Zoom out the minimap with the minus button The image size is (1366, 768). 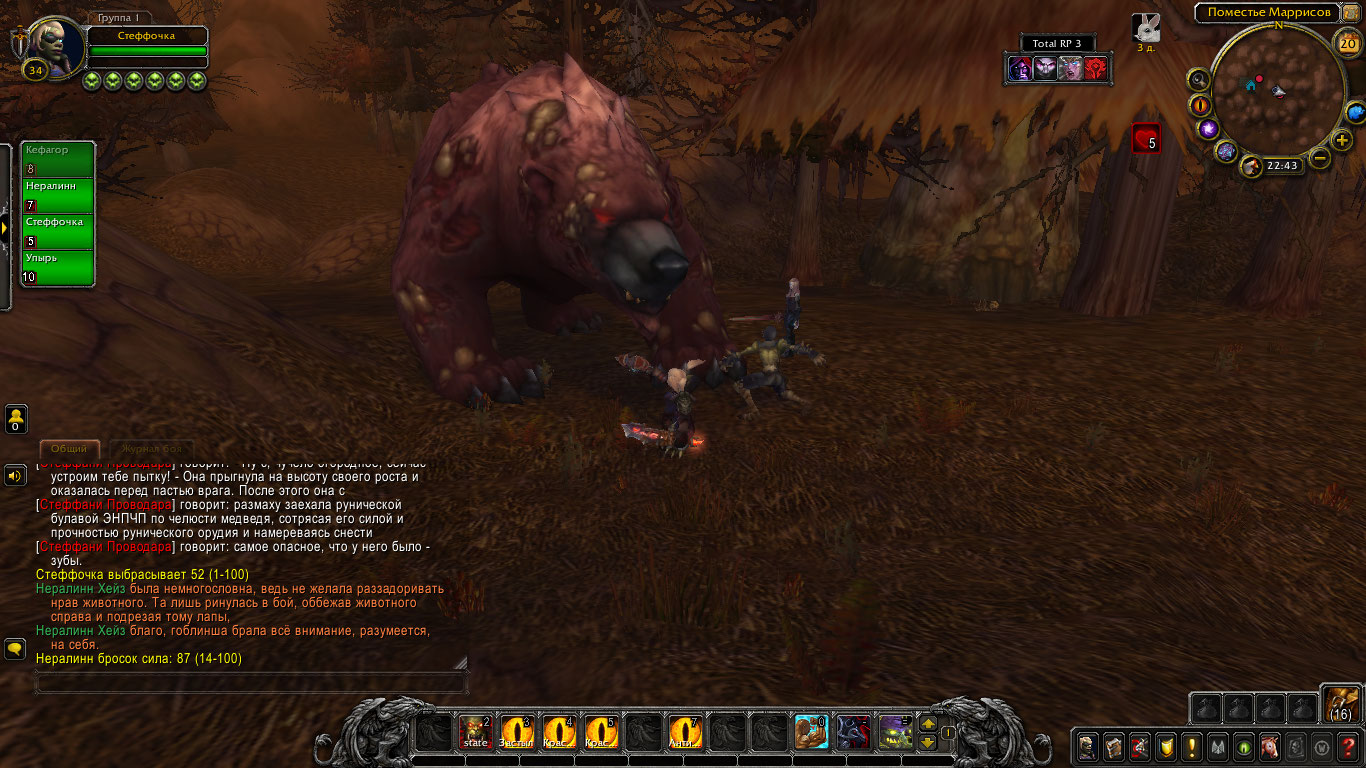[1320, 158]
